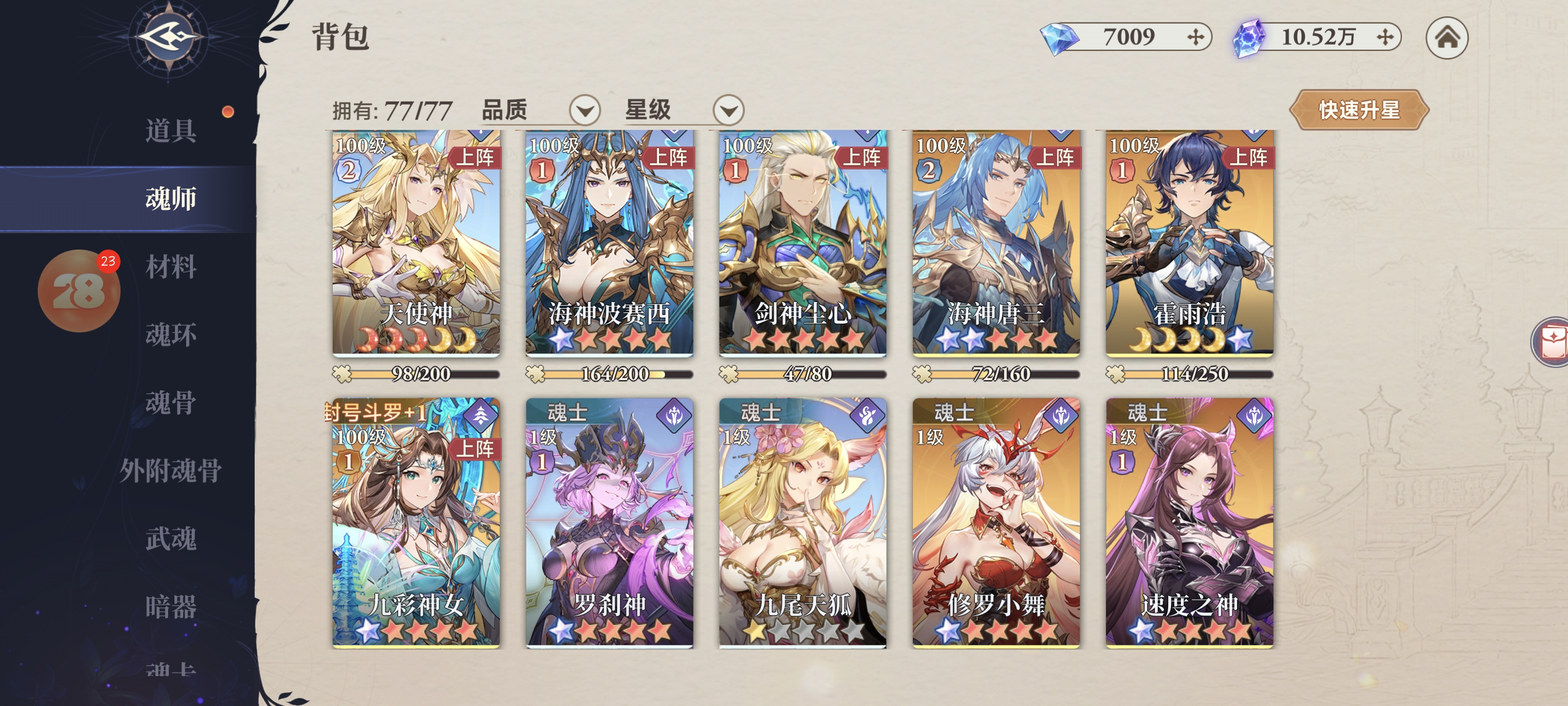Screen dimensions: 1568x706
Task: Add purple crystal currency with plus button
Action: point(1385,37)
